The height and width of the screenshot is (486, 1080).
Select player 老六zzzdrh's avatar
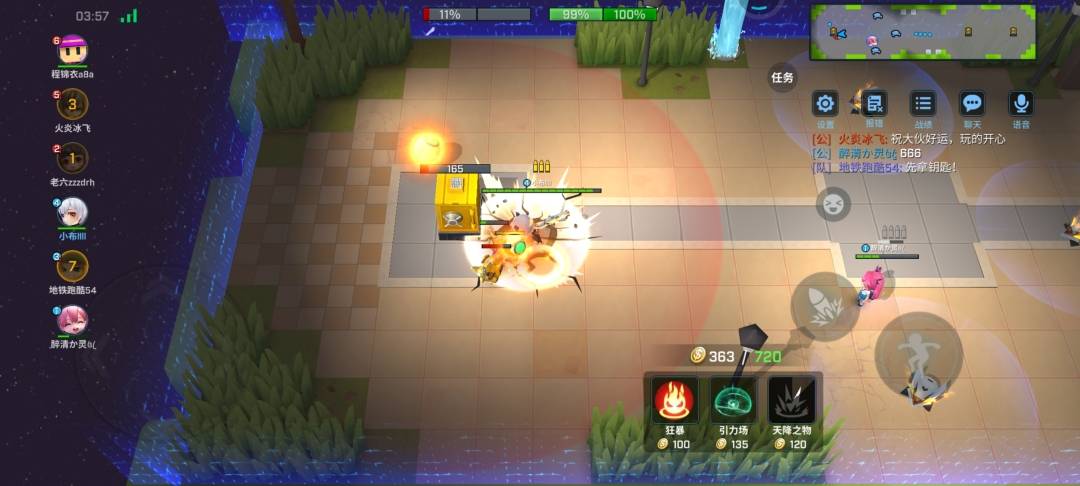point(72,158)
